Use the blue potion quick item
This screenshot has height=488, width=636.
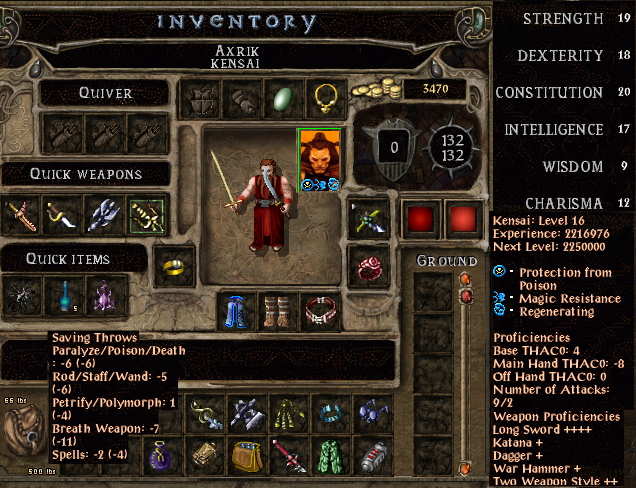pos(62,298)
